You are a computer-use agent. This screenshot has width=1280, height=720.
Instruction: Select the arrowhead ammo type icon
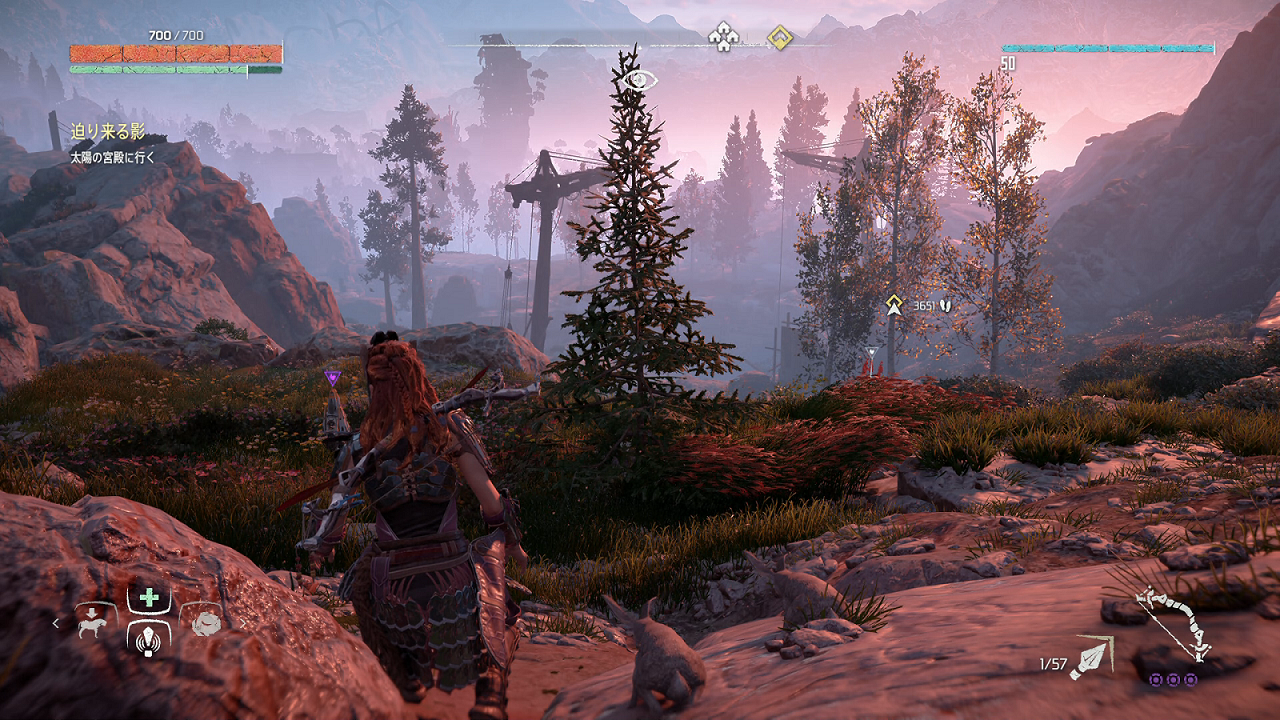click(x=1092, y=658)
